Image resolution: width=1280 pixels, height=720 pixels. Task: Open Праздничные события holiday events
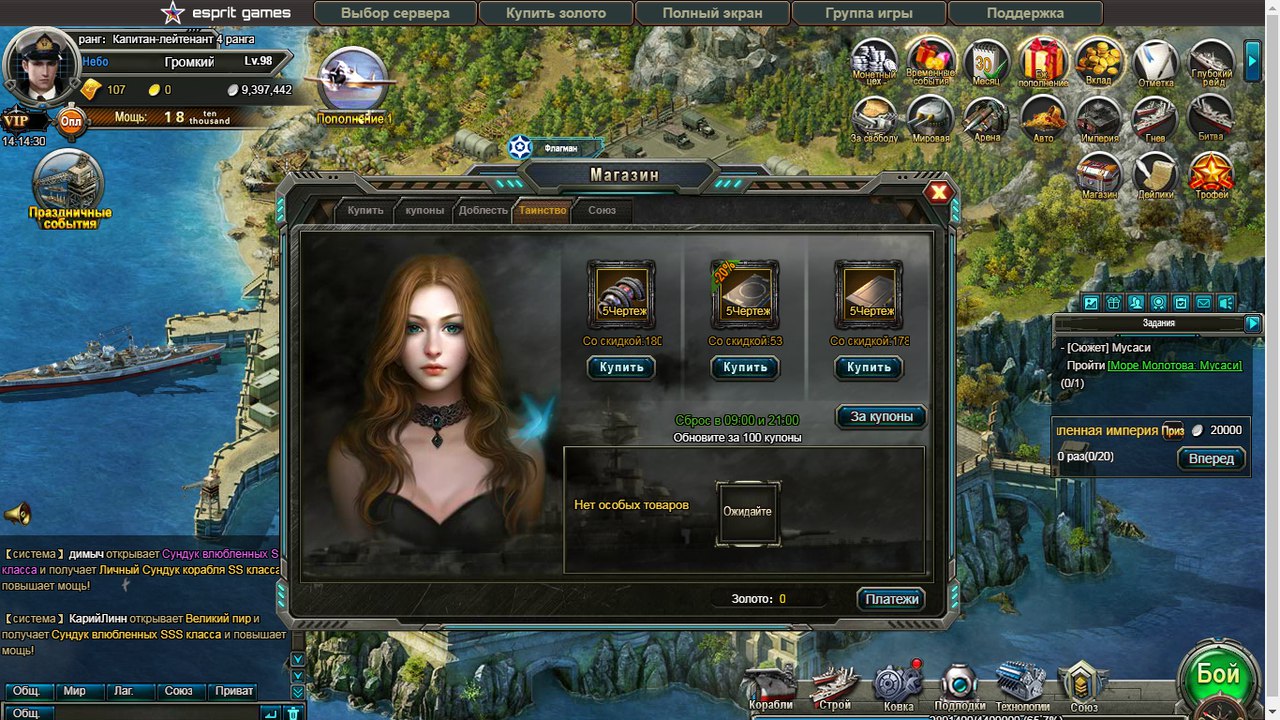(69, 190)
